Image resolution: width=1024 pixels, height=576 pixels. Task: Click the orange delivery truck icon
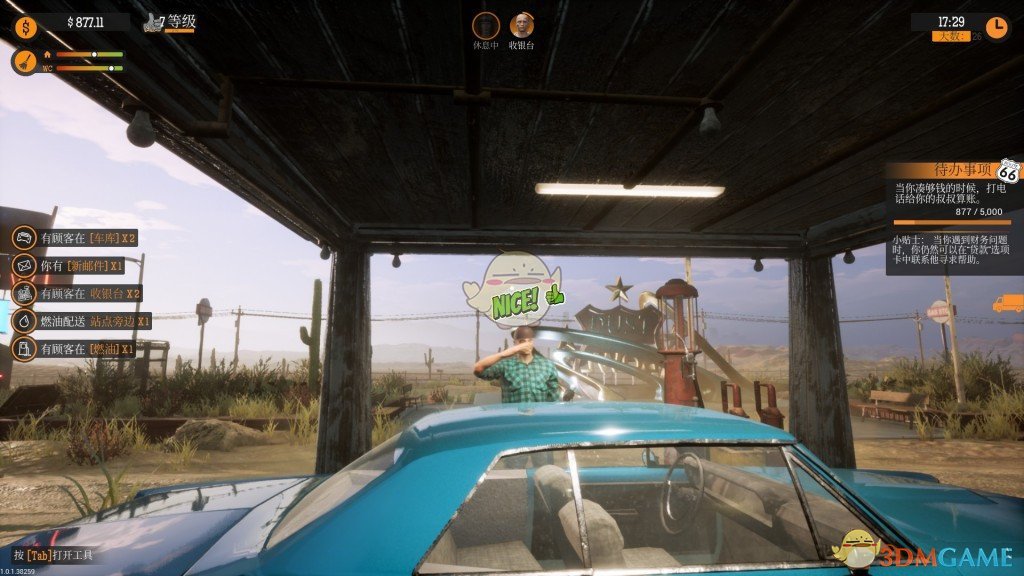tap(1006, 303)
